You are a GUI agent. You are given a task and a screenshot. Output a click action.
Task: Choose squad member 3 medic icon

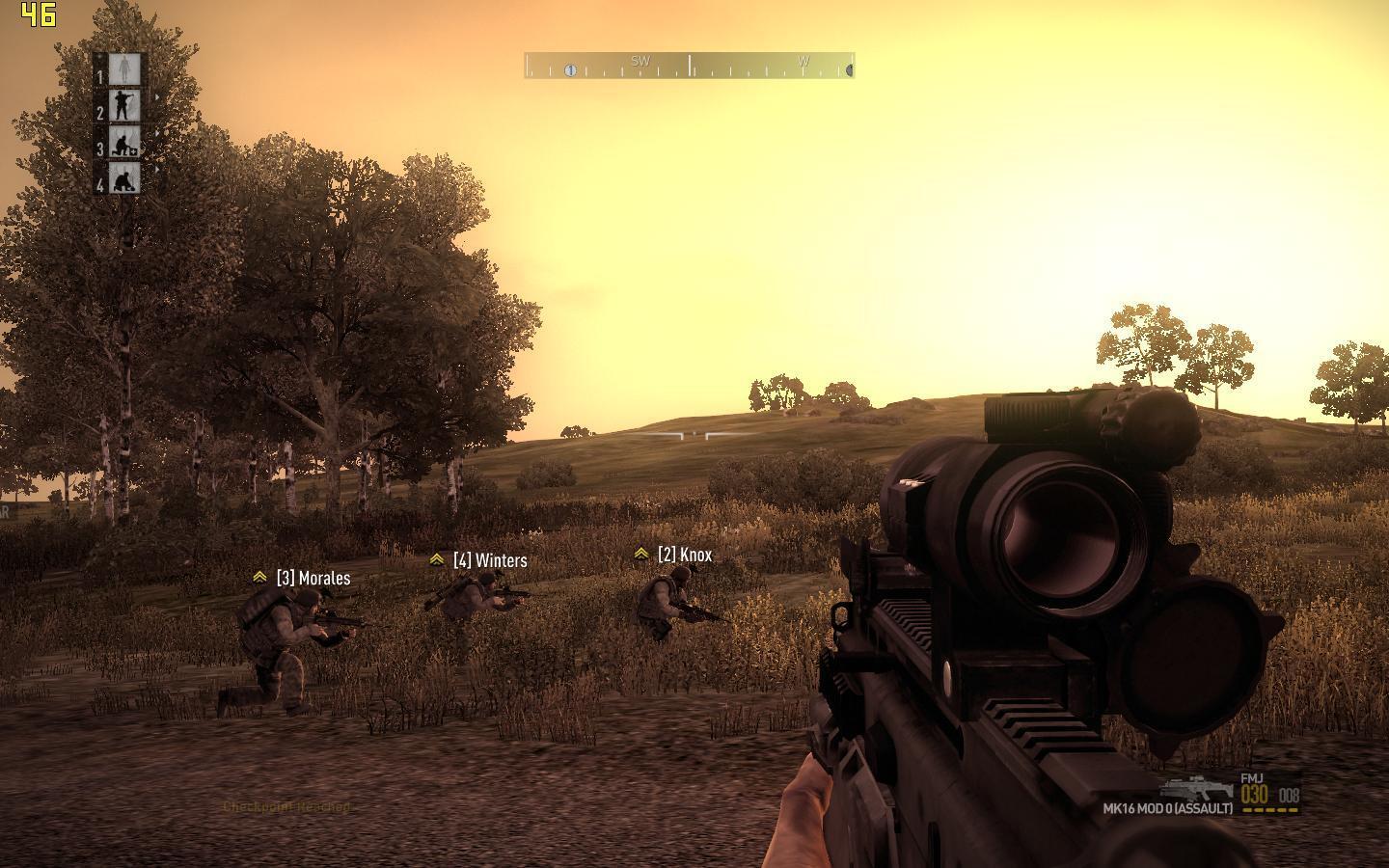pos(123,143)
